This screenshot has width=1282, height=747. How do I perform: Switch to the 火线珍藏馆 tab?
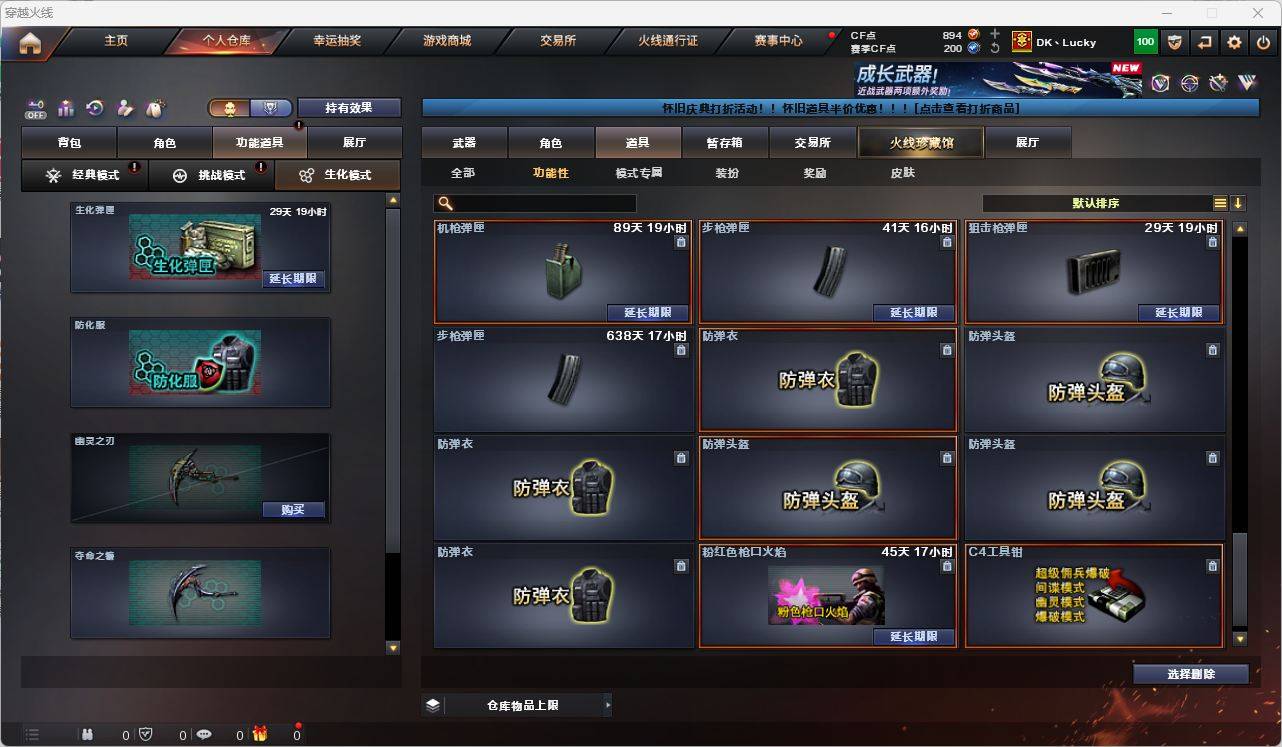[918, 142]
